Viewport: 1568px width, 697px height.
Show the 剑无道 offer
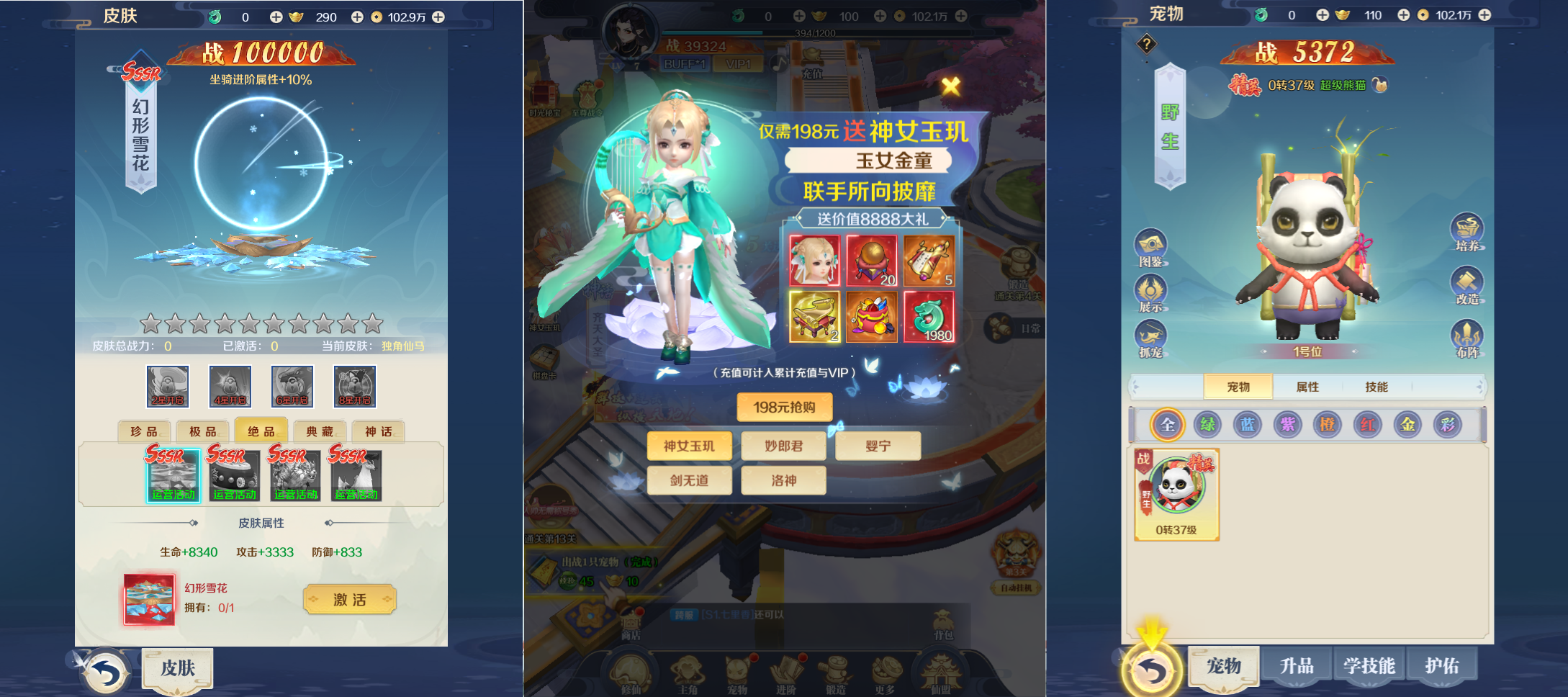coord(689,480)
